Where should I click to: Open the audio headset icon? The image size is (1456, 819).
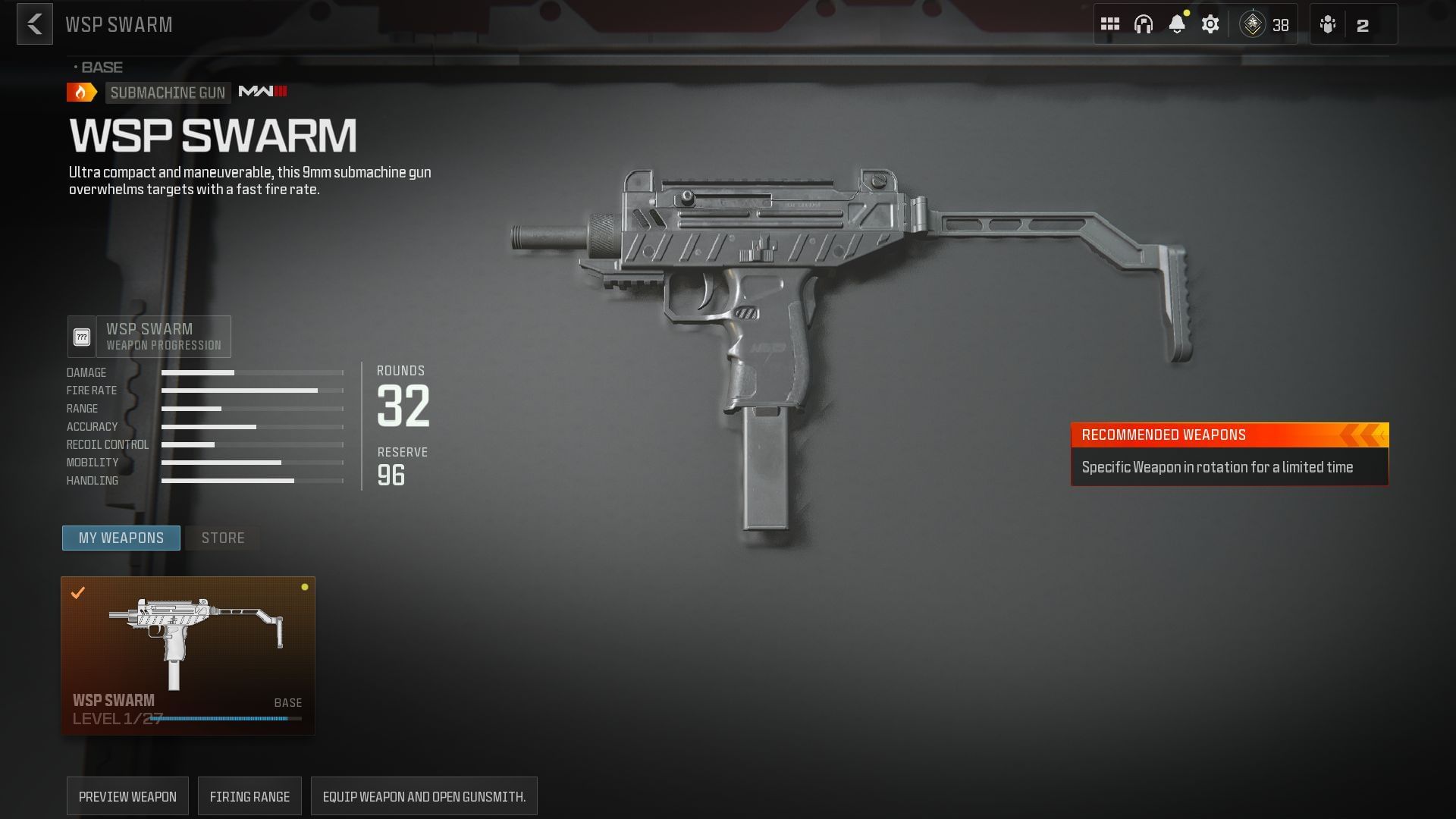[x=1144, y=24]
